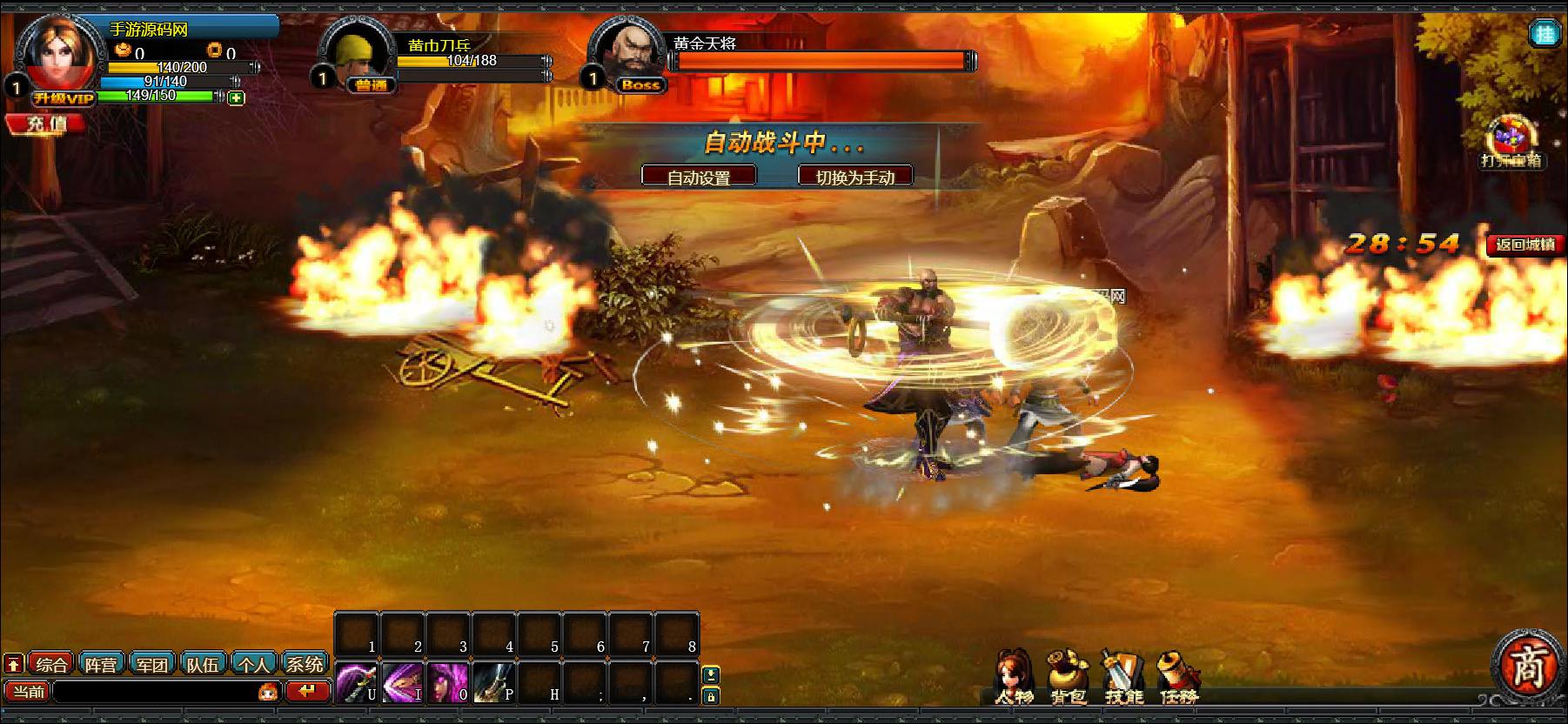This screenshot has height=724, width=1568.
Task: Send chat with the red arrow button
Action: 306,692
